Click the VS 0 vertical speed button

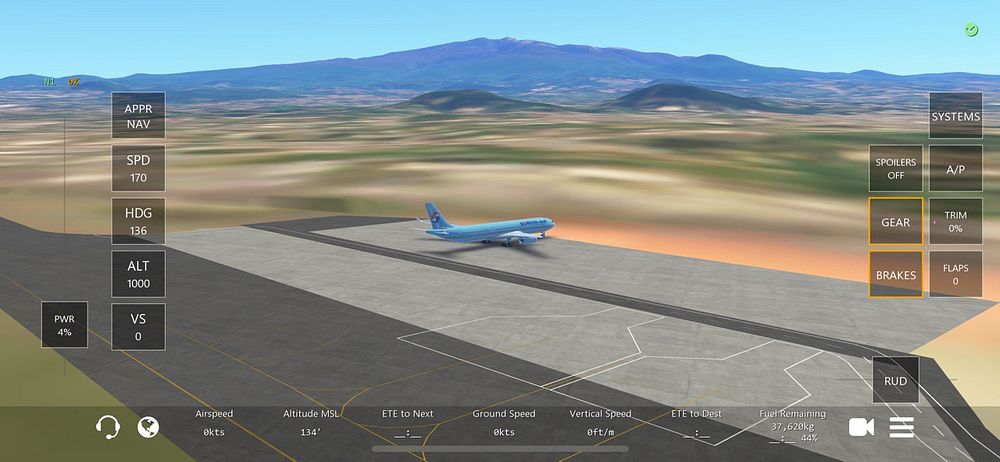pyautogui.click(x=138, y=327)
